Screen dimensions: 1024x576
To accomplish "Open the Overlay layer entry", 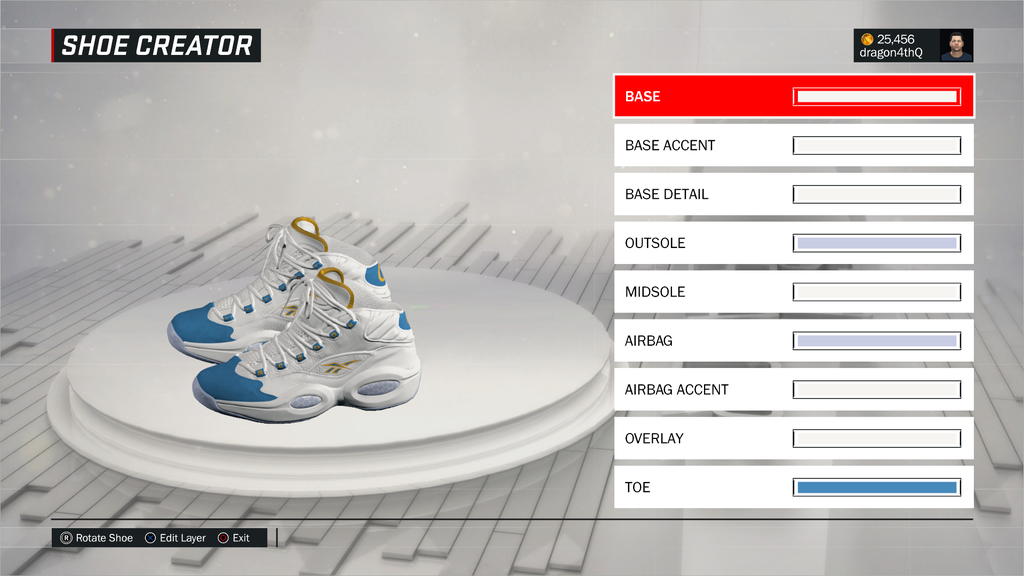I will 700,438.
